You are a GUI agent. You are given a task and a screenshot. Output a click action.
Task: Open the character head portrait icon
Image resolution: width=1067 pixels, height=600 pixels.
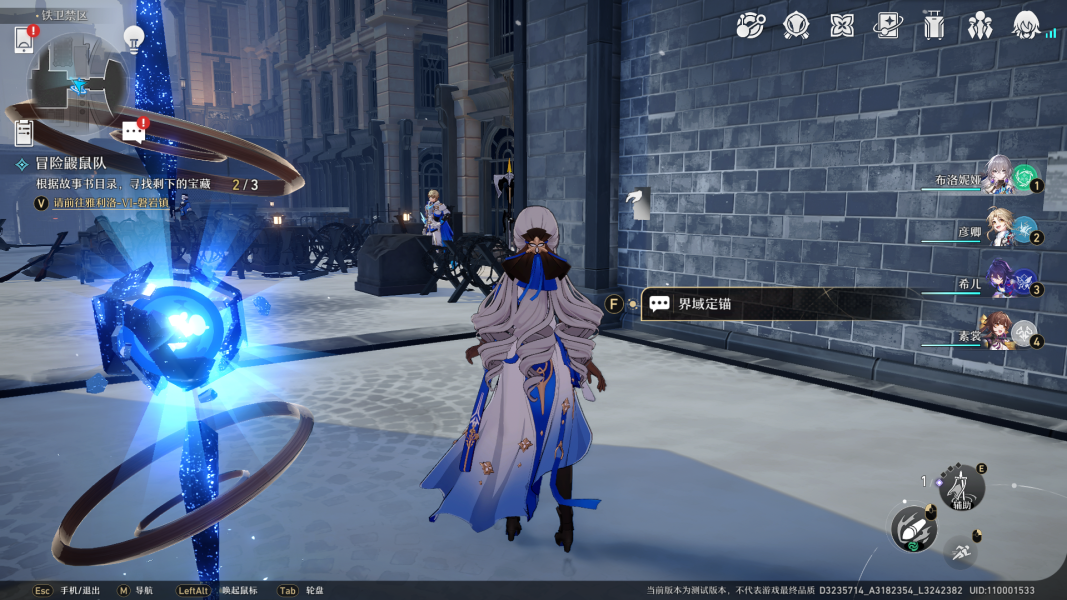1026,25
